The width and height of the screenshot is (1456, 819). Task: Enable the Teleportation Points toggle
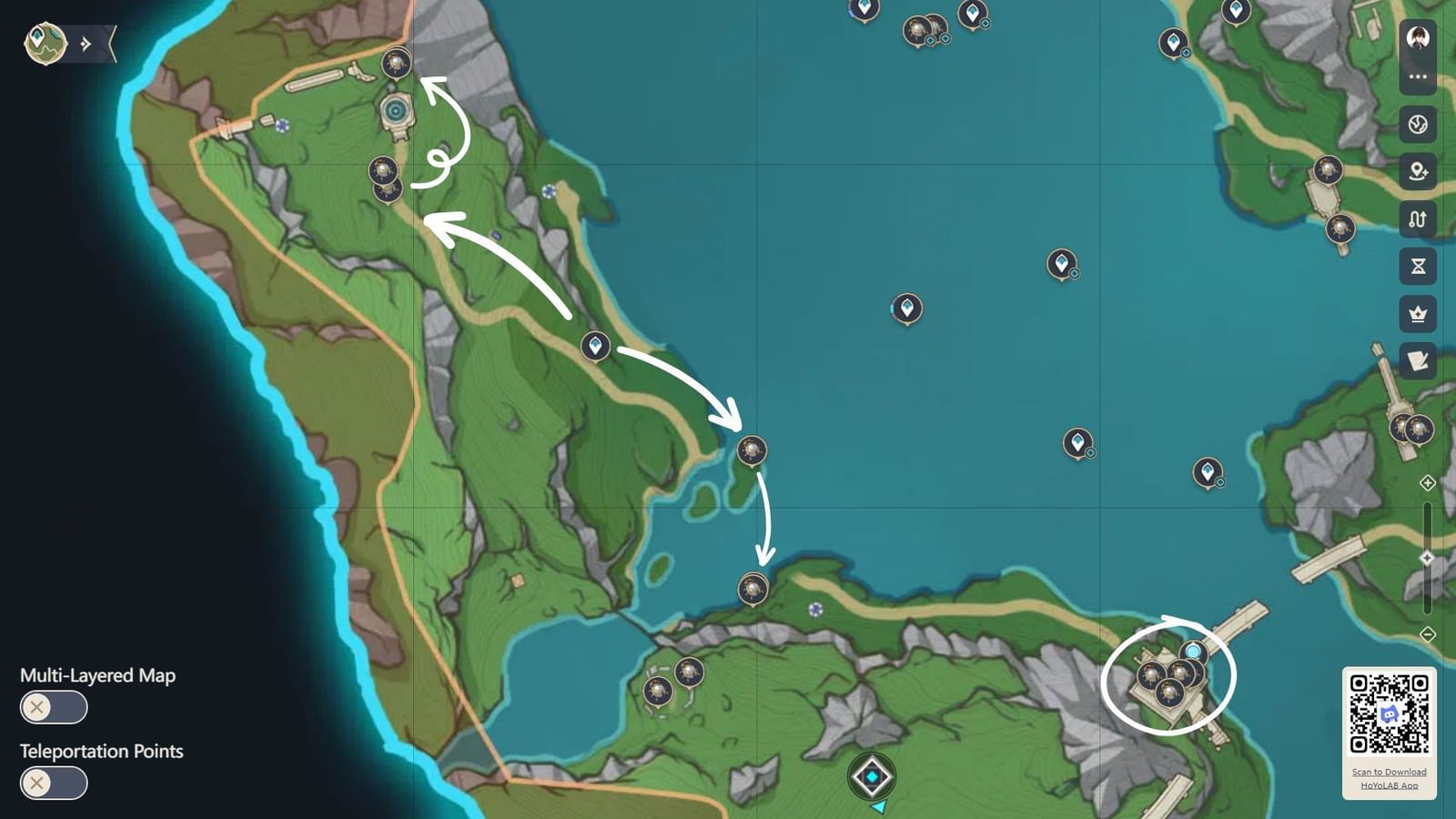click(53, 783)
